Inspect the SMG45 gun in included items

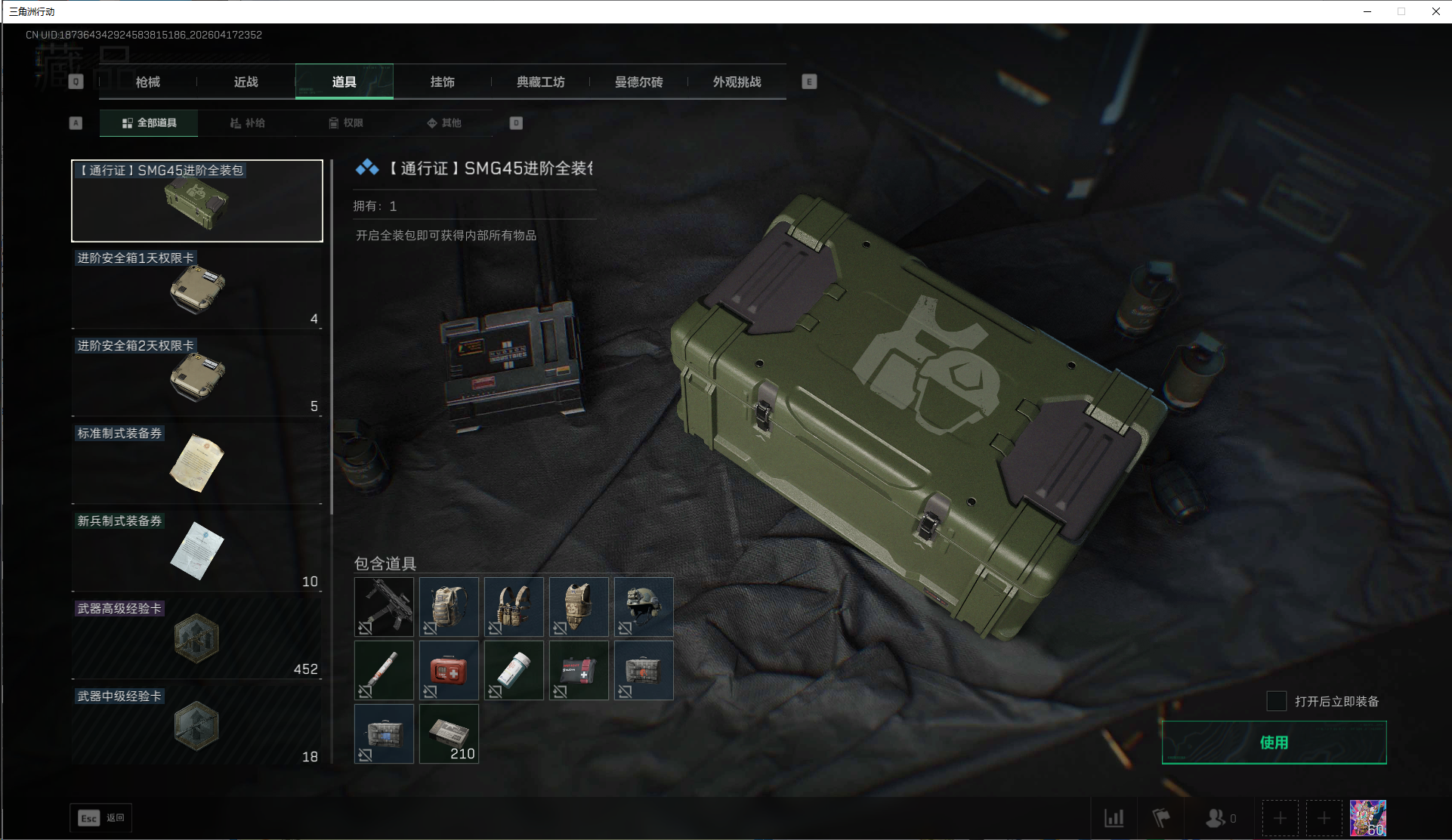[x=385, y=607]
